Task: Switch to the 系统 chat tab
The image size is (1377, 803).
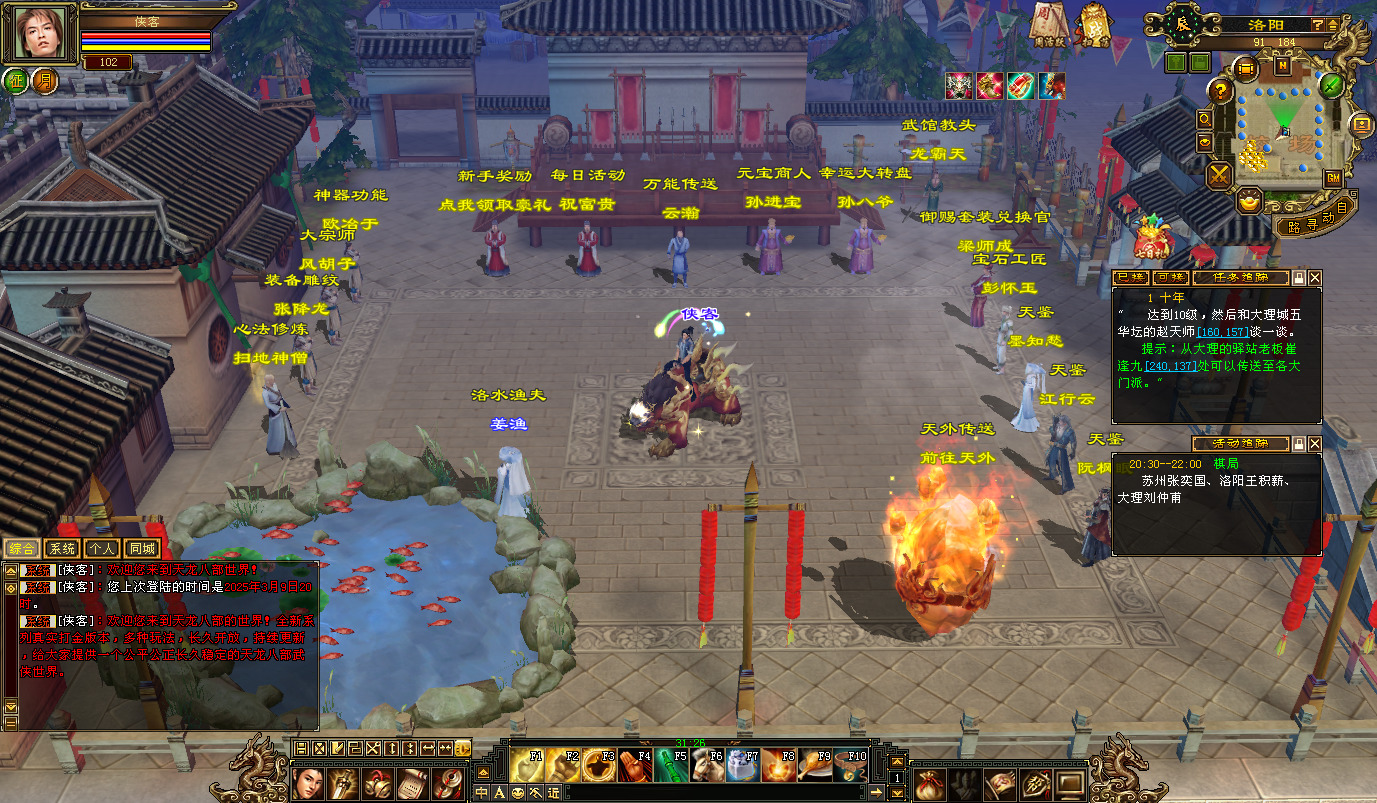Action: (x=62, y=548)
